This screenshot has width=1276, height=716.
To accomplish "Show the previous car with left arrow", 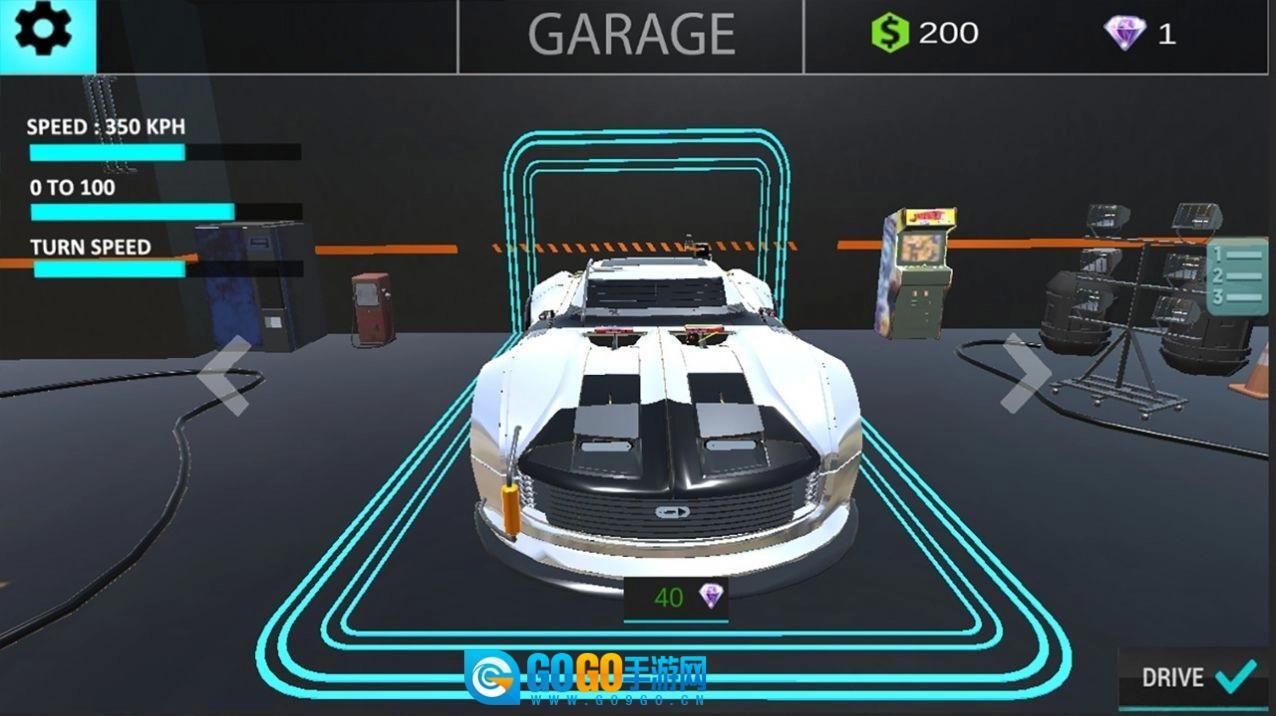I will (225, 375).
